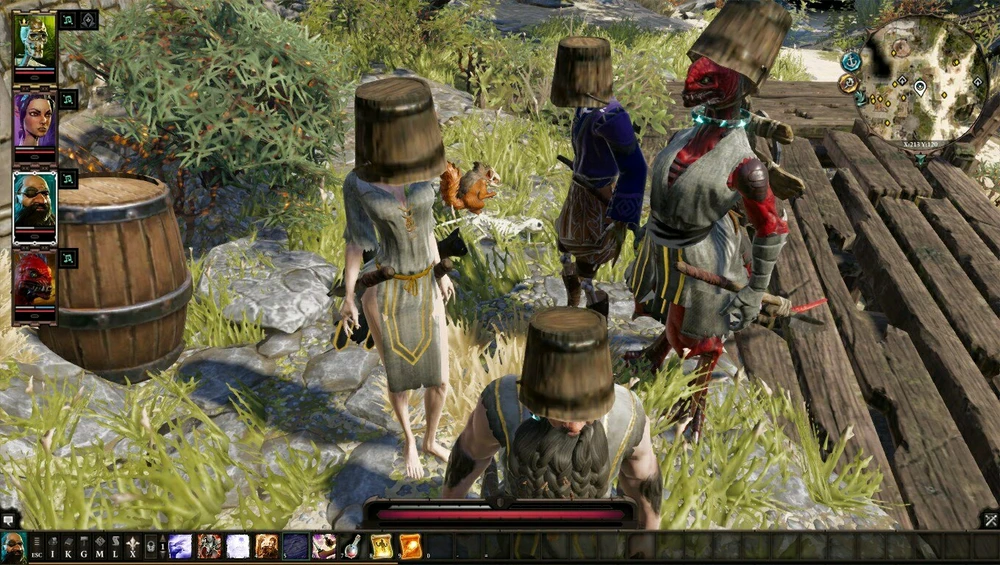Use the yellow scroll hotbar slot

coord(382,546)
